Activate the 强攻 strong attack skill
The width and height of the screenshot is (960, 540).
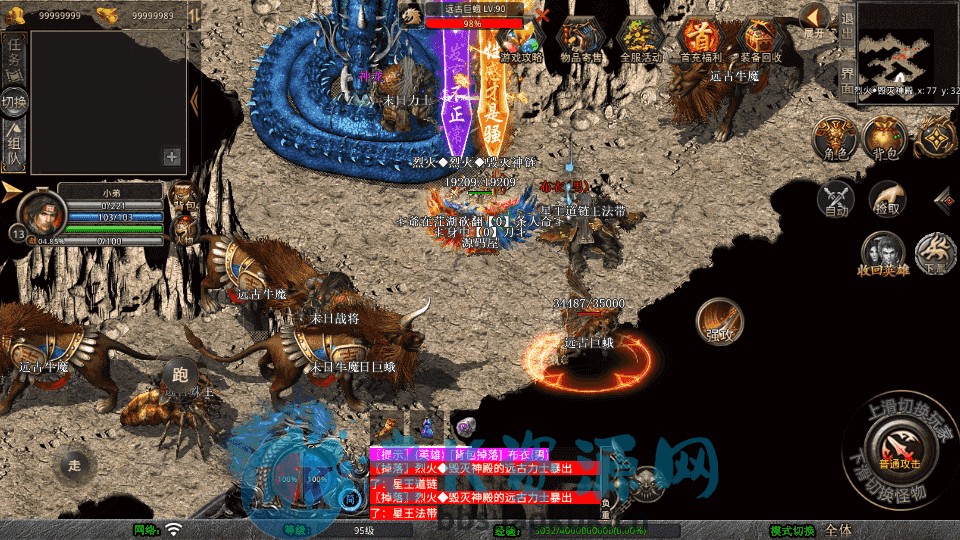click(x=718, y=320)
